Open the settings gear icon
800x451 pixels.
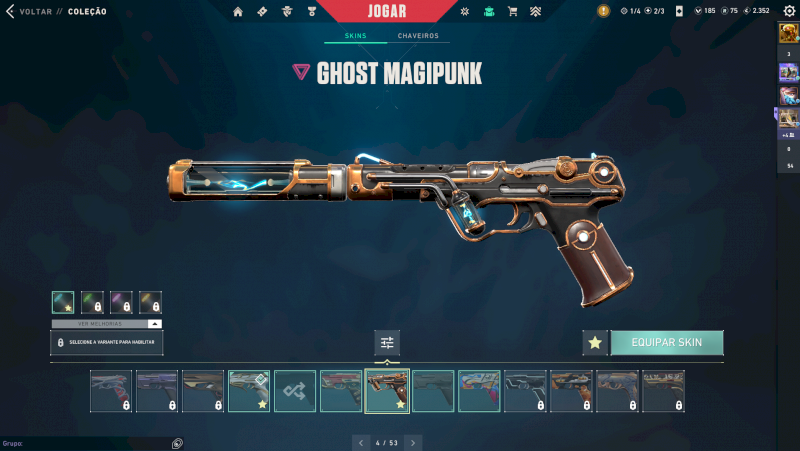pyautogui.click(x=788, y=11)
